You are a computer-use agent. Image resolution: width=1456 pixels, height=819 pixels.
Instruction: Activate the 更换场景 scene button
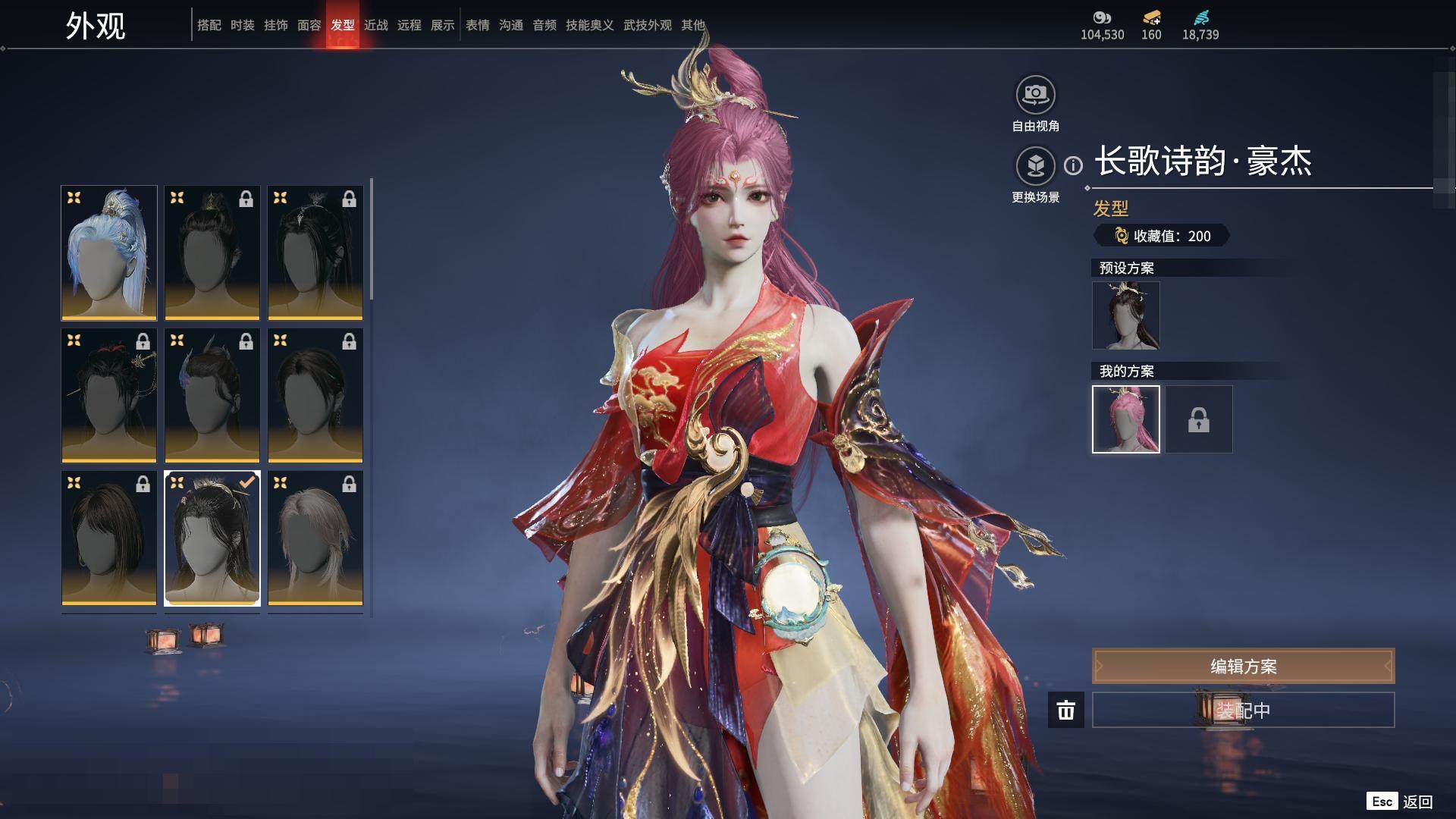1035,167
